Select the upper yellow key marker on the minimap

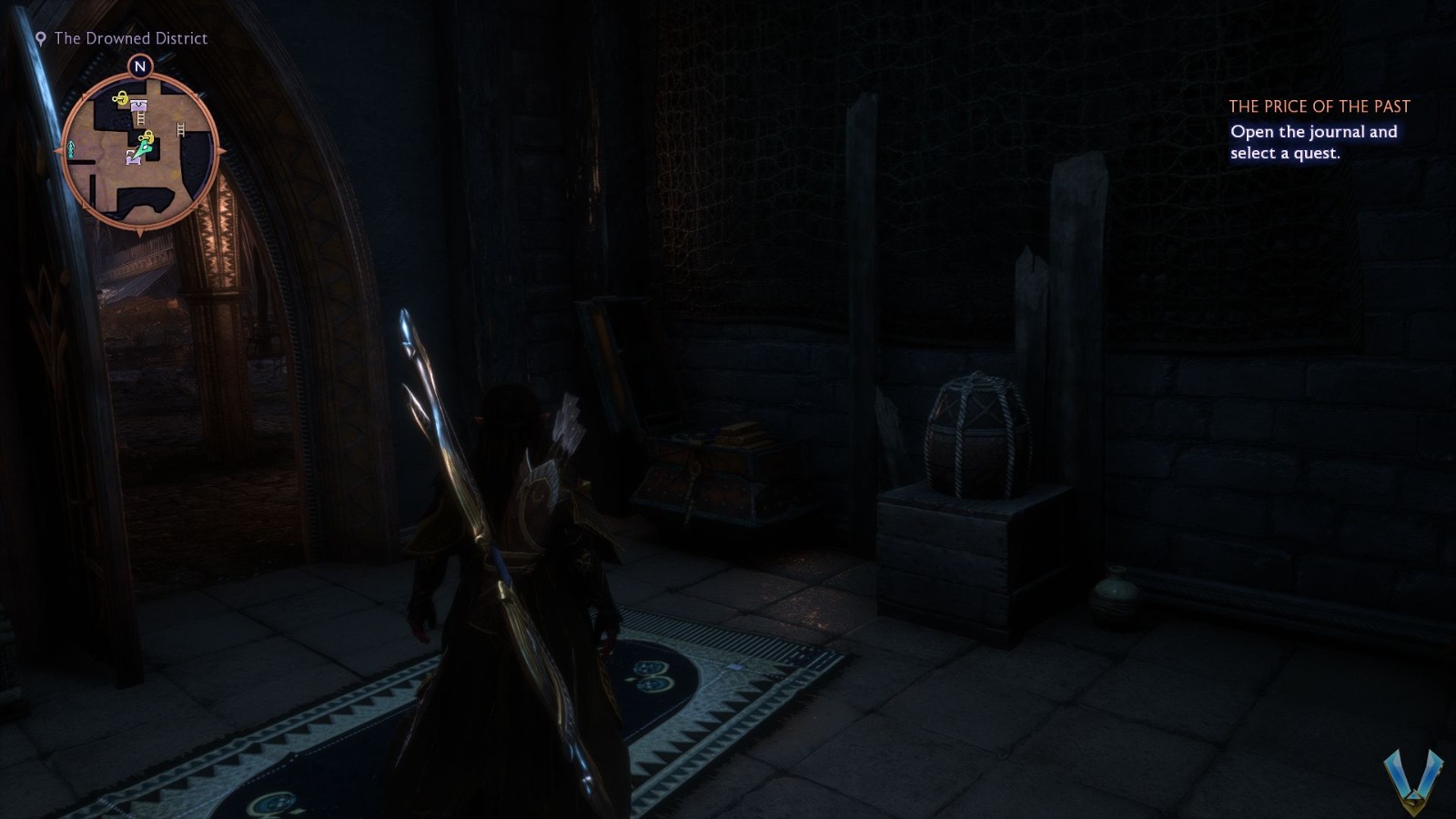[x=121, y=97]
